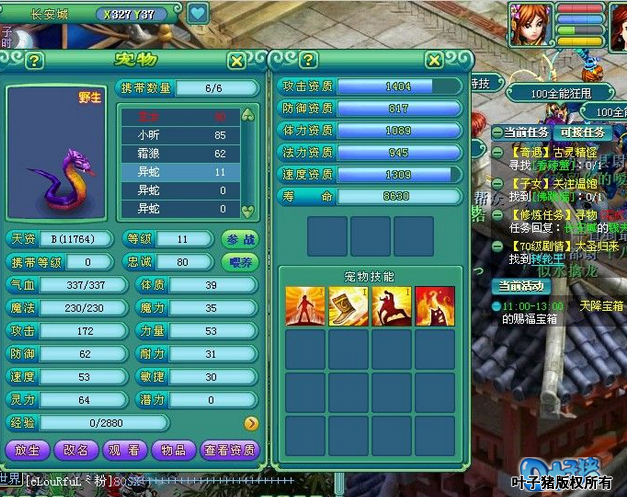This screenshot has height=497, width=627.
Task: Collapse the 奇遇 古灵精怪 quest entry
Action: point(497,150)
